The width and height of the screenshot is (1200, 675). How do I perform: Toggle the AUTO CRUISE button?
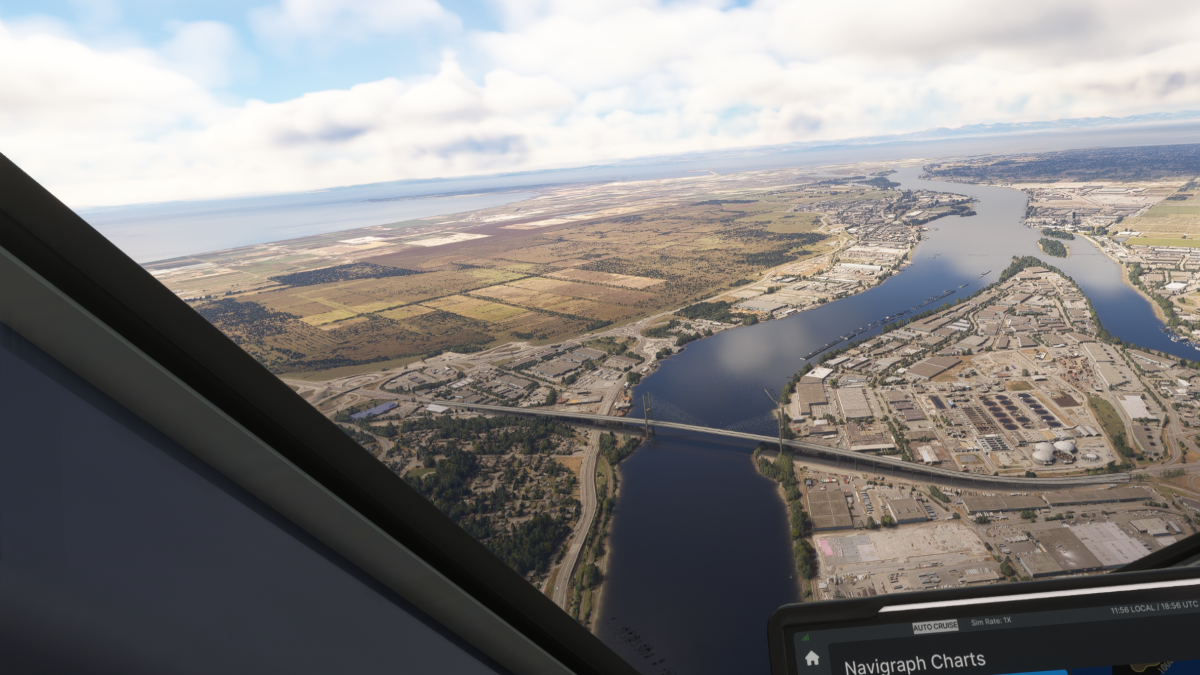[935, 626]
